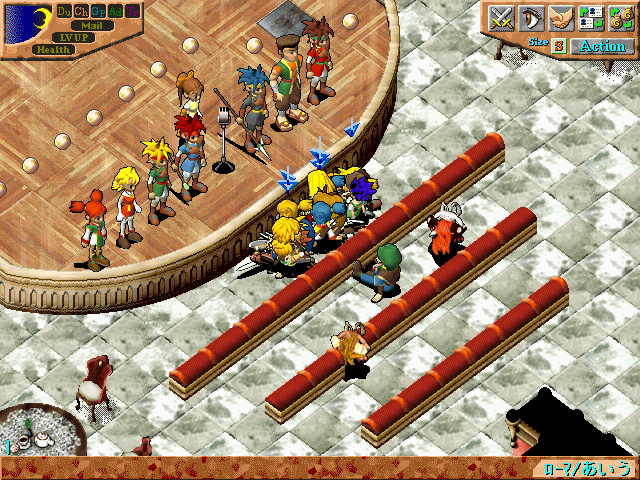
Task: Toggle the Size S button
Action: point(559,46)
